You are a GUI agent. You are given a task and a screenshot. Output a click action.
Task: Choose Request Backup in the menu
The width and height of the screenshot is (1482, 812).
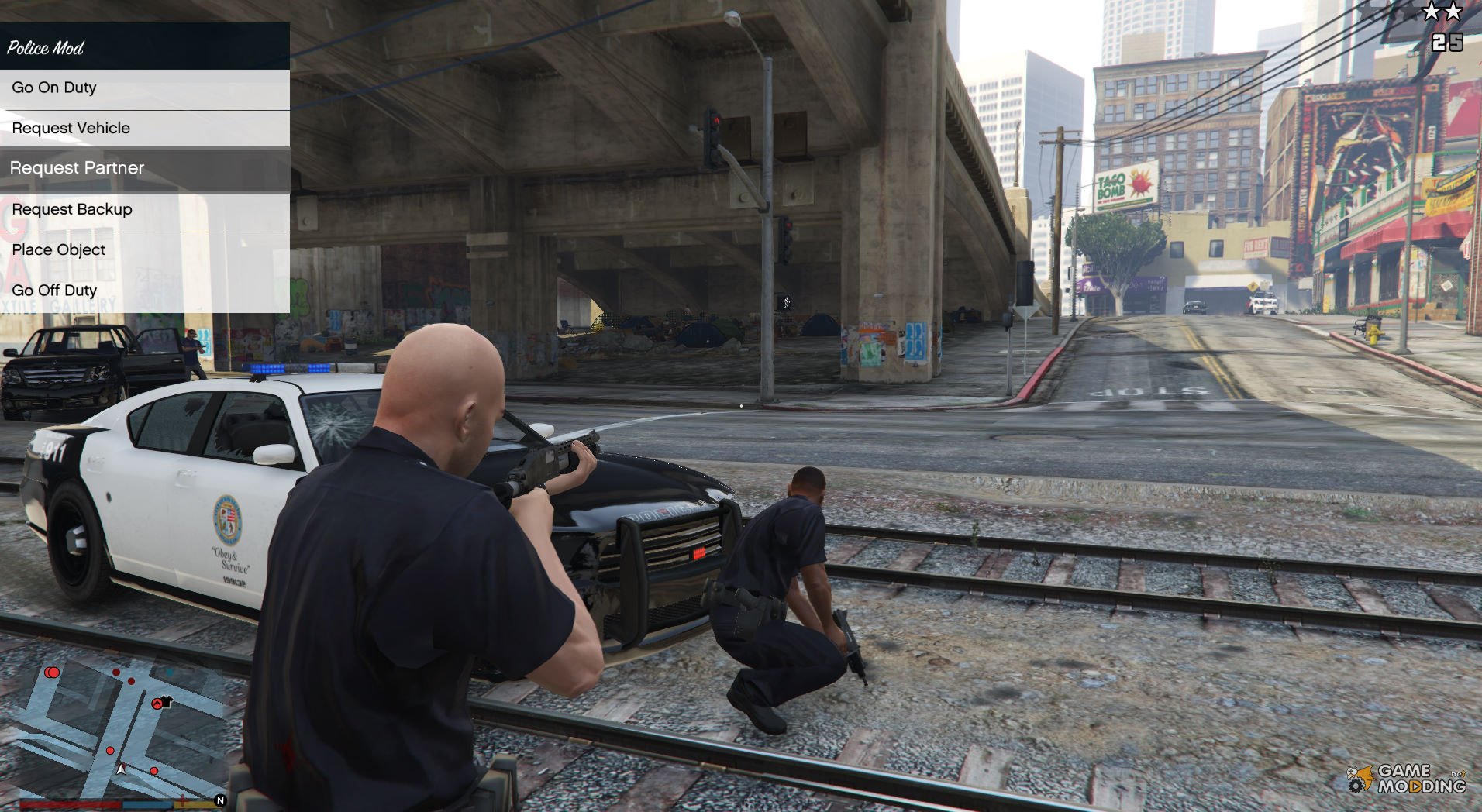pos(144,210)
